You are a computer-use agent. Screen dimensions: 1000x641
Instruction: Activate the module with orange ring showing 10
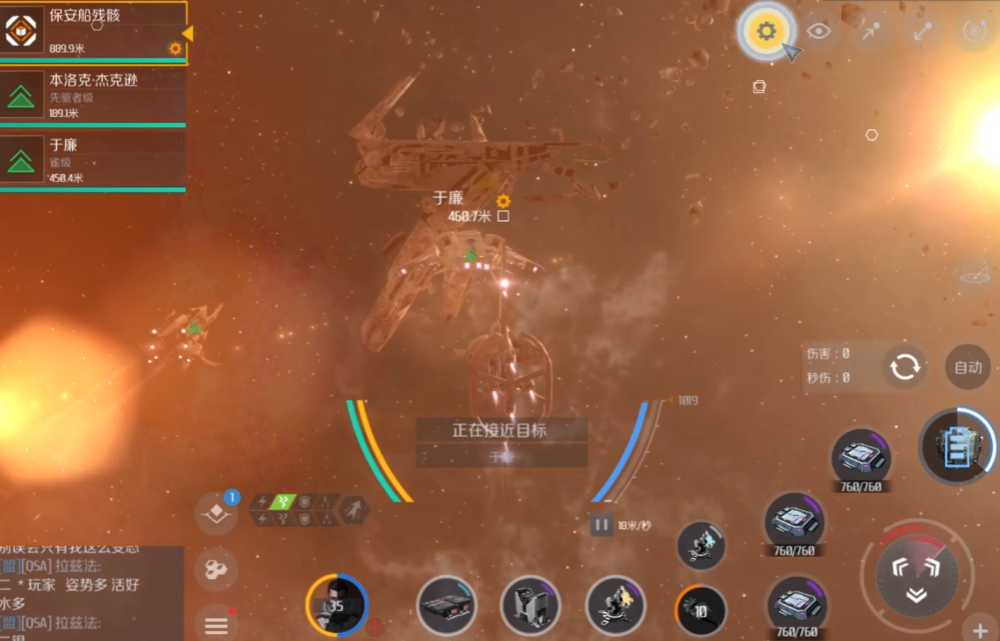(x=701, y=609)
